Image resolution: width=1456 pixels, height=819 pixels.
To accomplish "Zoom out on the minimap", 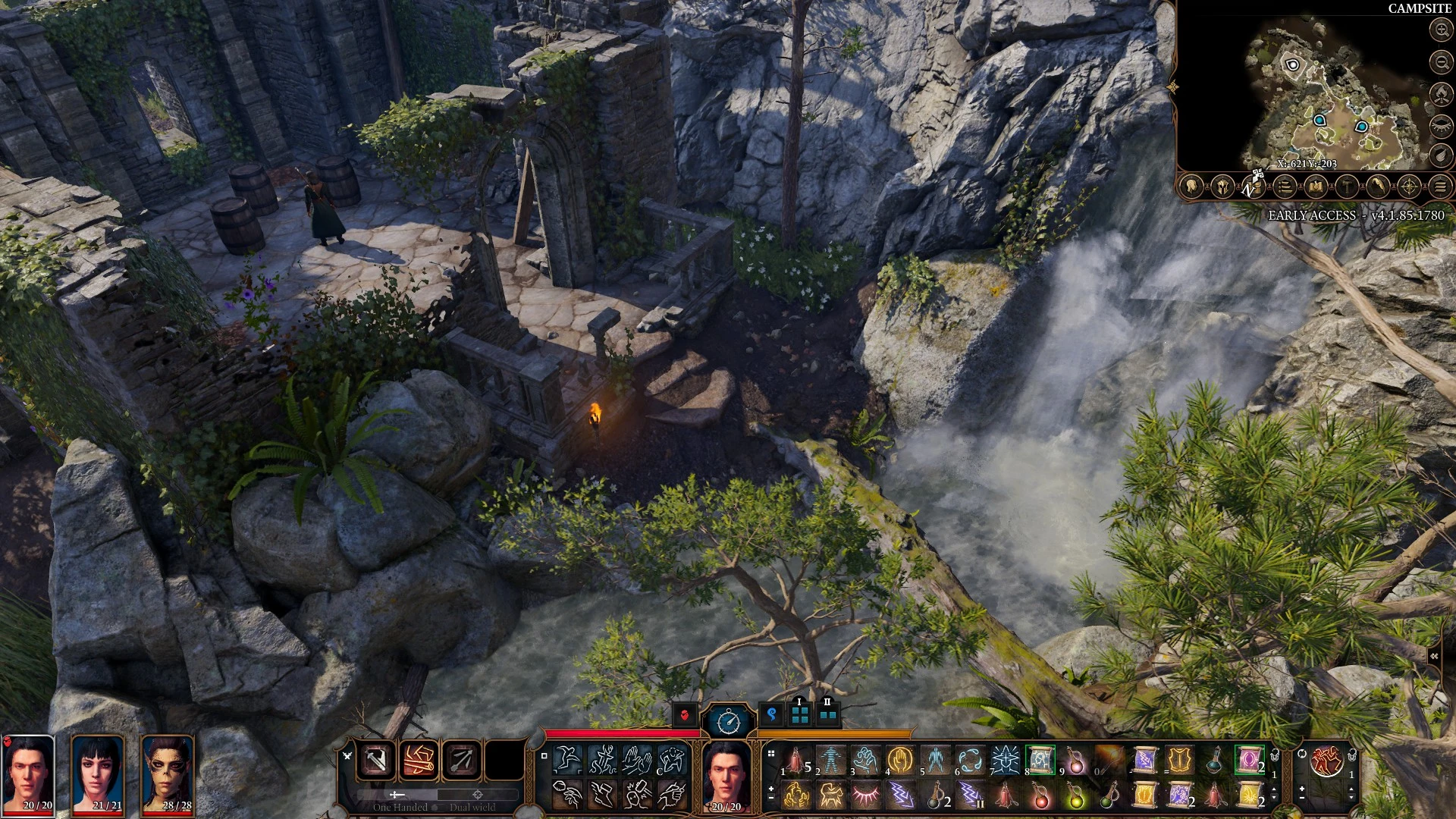I will (1441, 61).
